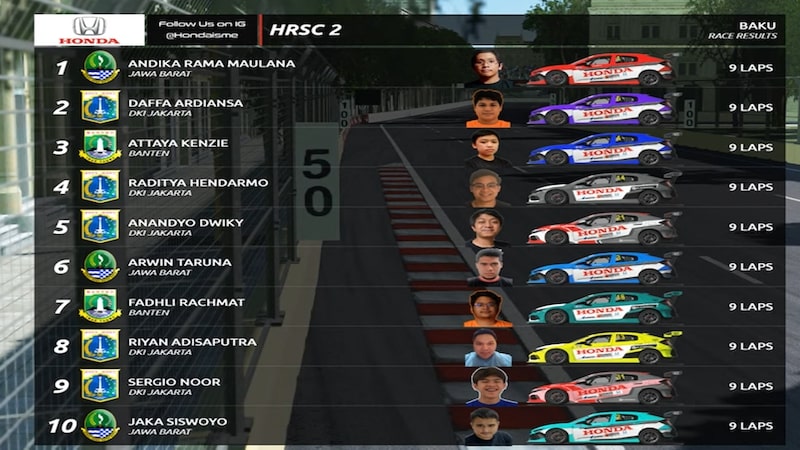Click the HRSC 2 series title

coord(305,30)
